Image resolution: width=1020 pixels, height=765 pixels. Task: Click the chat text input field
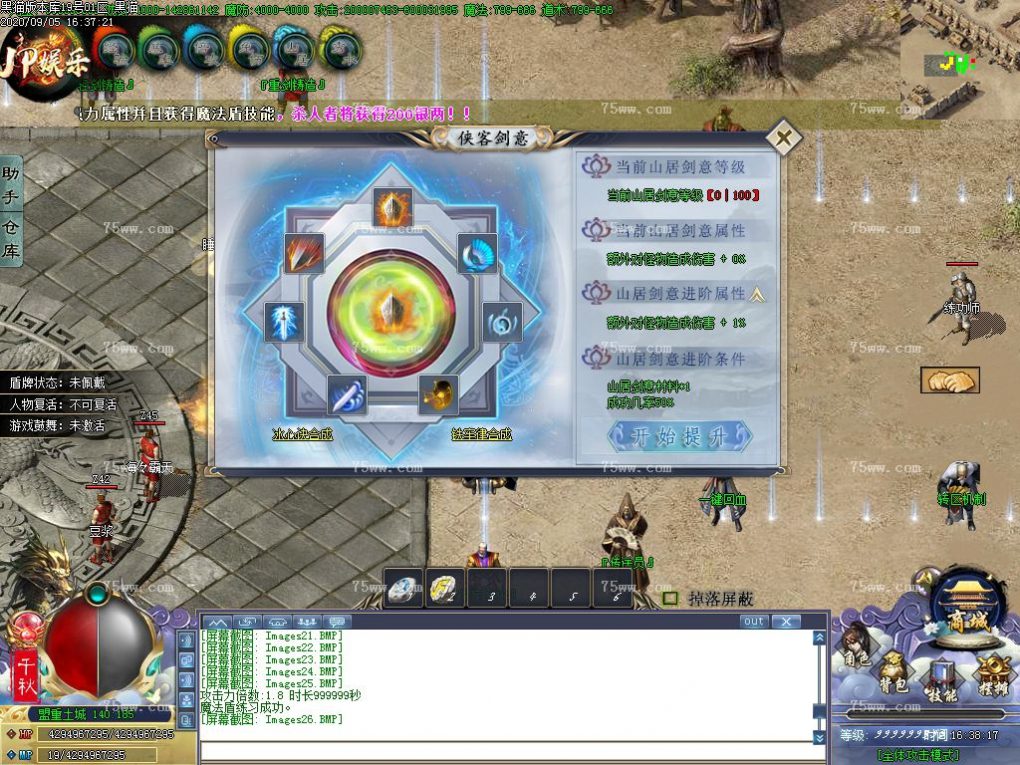point(505,751)
